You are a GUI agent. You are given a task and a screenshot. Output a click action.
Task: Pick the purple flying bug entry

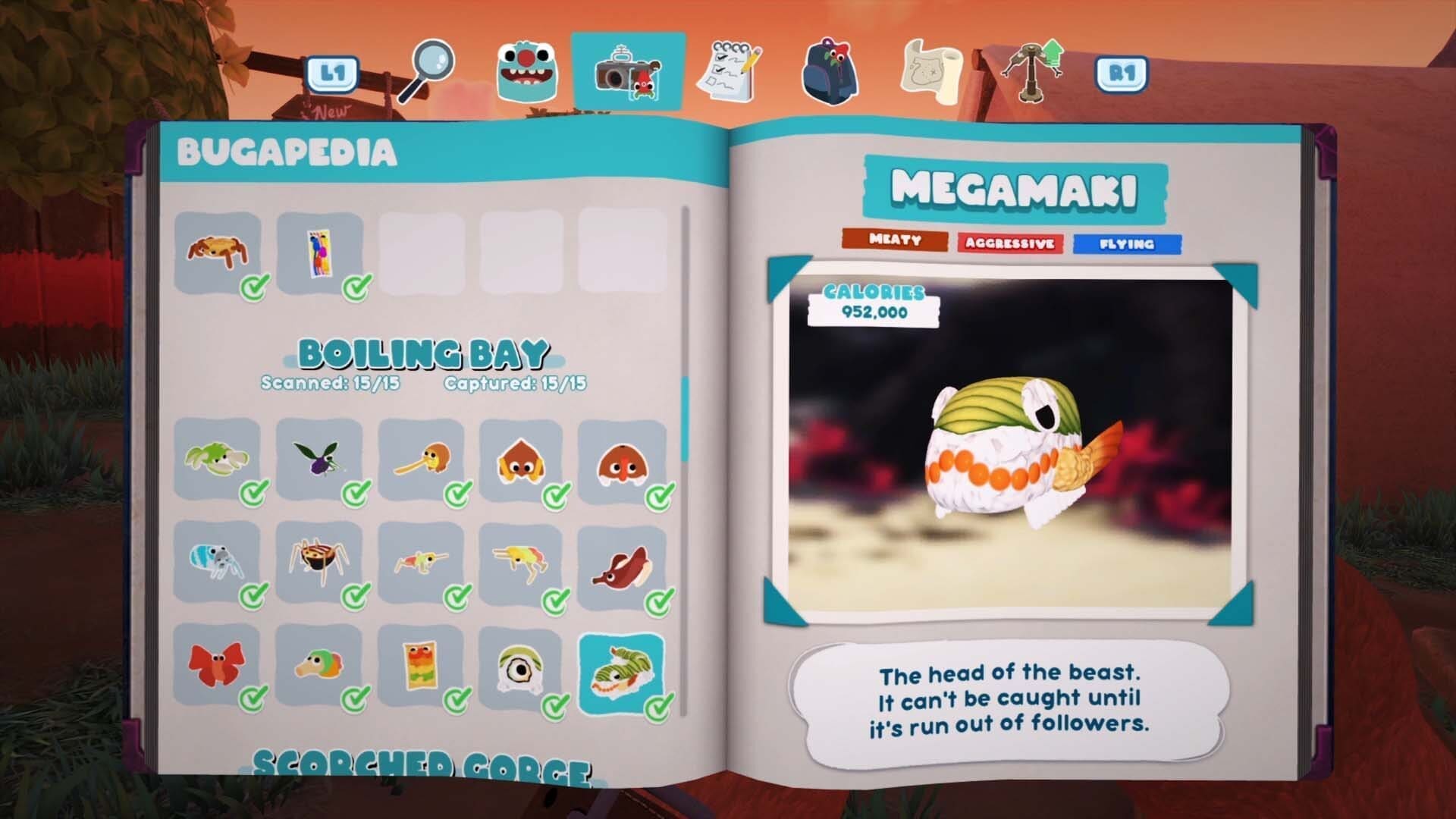pyautogui.click(x=318, y=458)
